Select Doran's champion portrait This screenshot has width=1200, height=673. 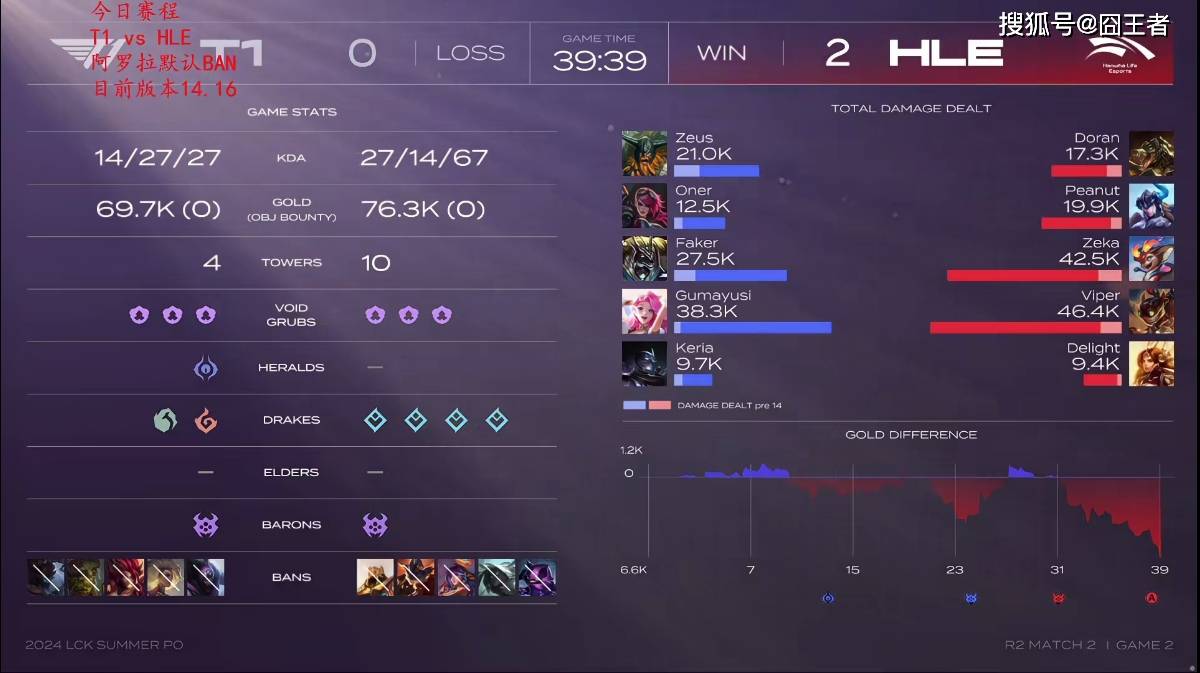point(1151,154)
